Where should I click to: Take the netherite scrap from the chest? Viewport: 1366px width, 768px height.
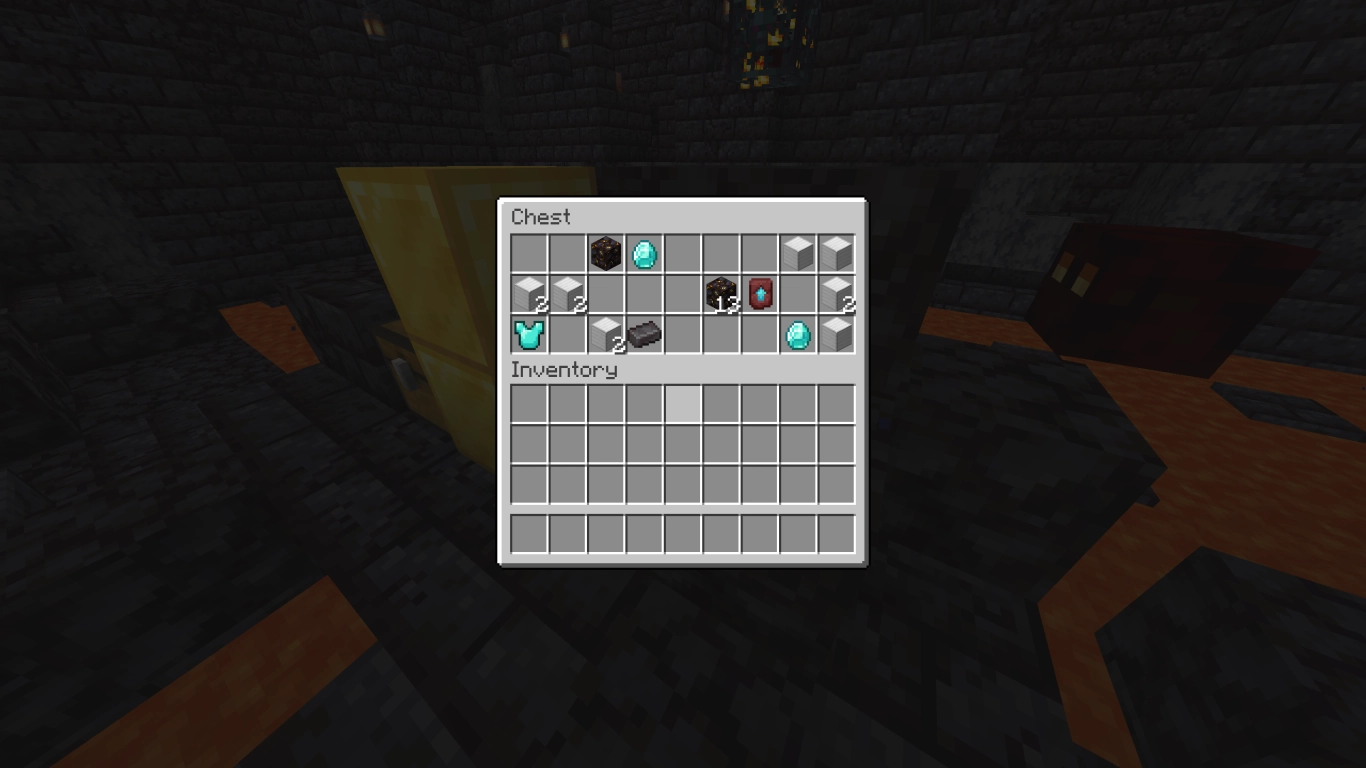[644, 333]
